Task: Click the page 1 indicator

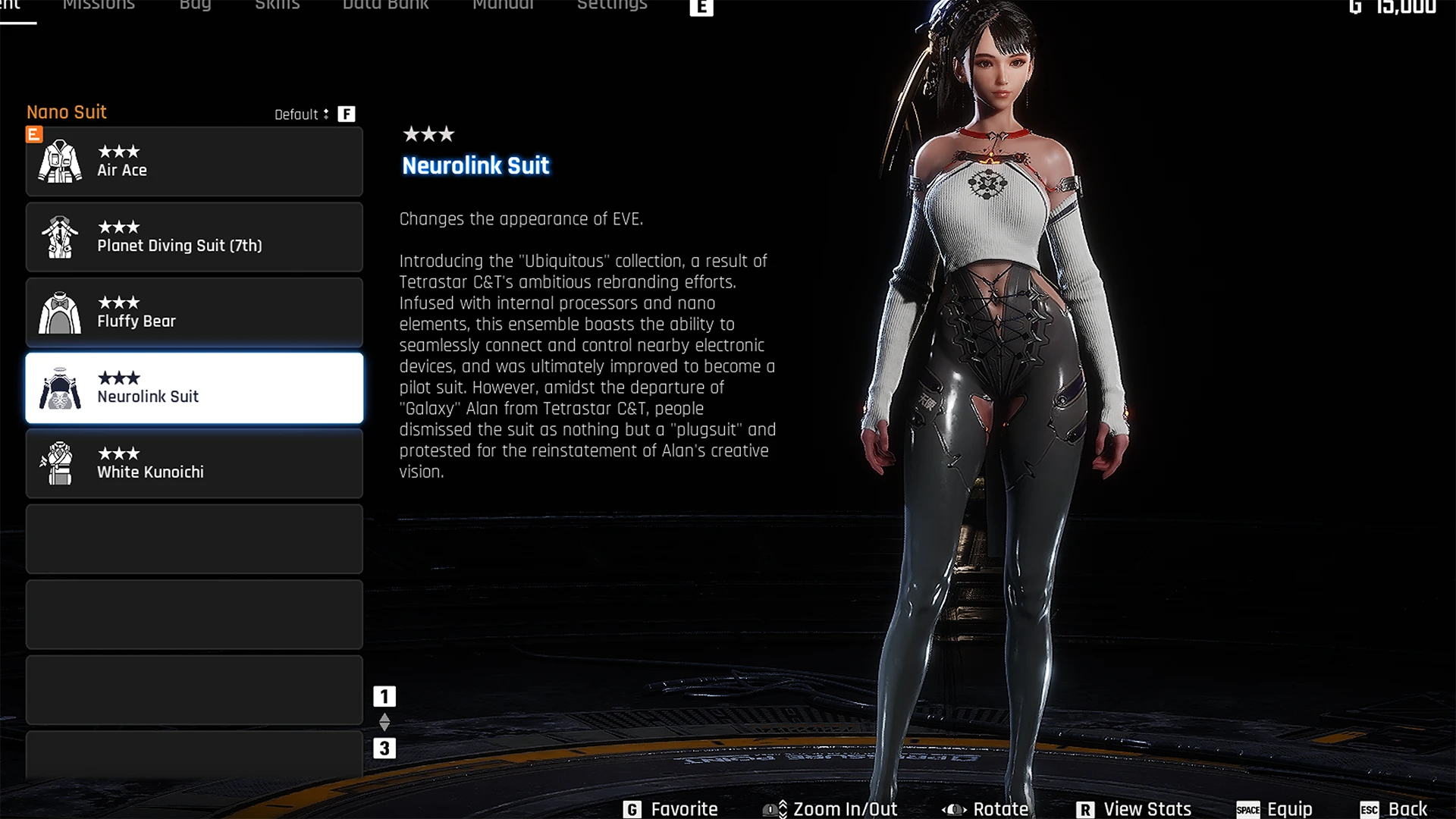Action: [386, 695]
